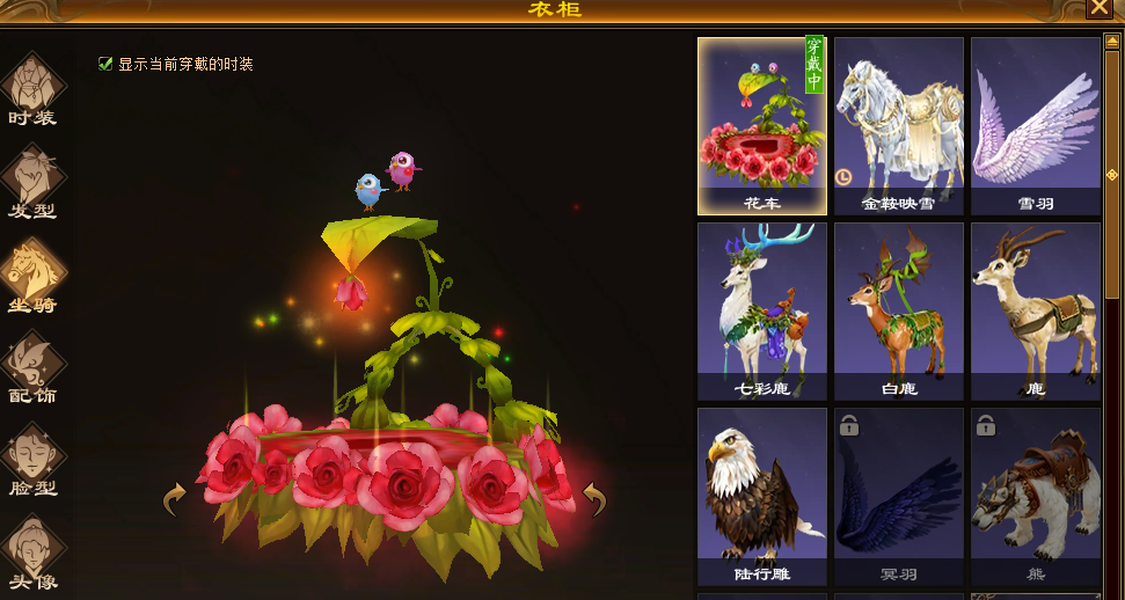This screenshot has width=1125, height=600.
Task: Choose the 头像 avatar tab
Action: (33, 551)
